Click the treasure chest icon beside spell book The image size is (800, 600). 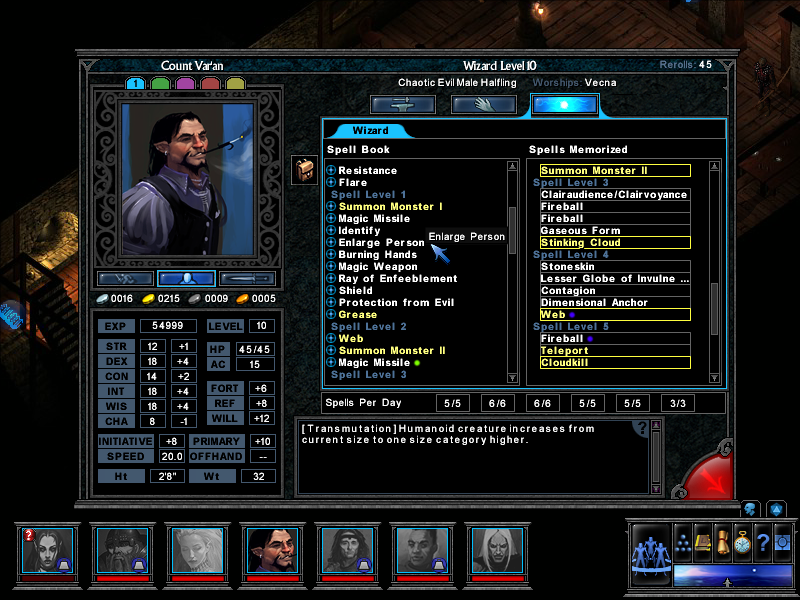[x=304, y=170]
